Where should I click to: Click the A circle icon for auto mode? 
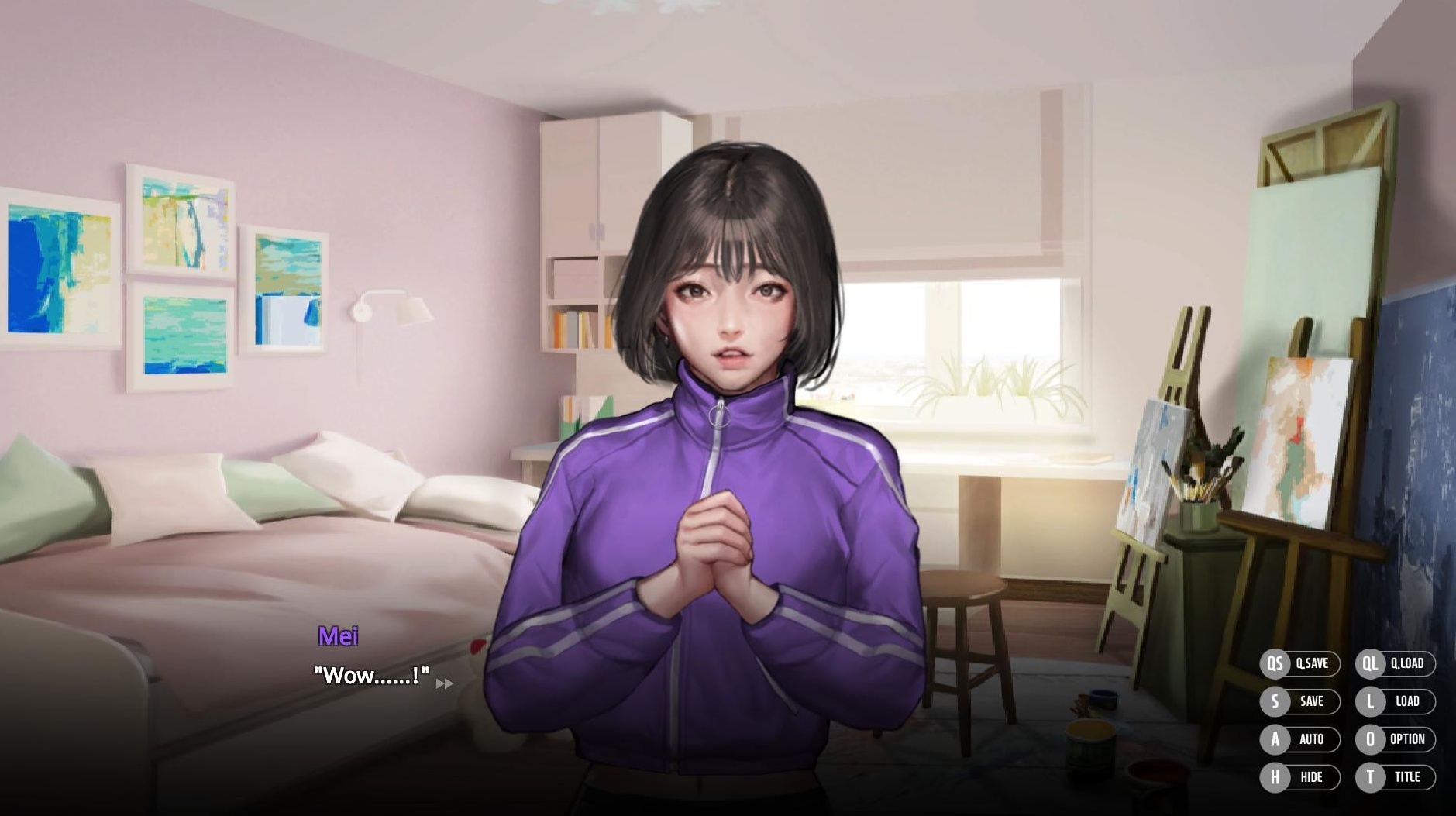coord(1275,740)
